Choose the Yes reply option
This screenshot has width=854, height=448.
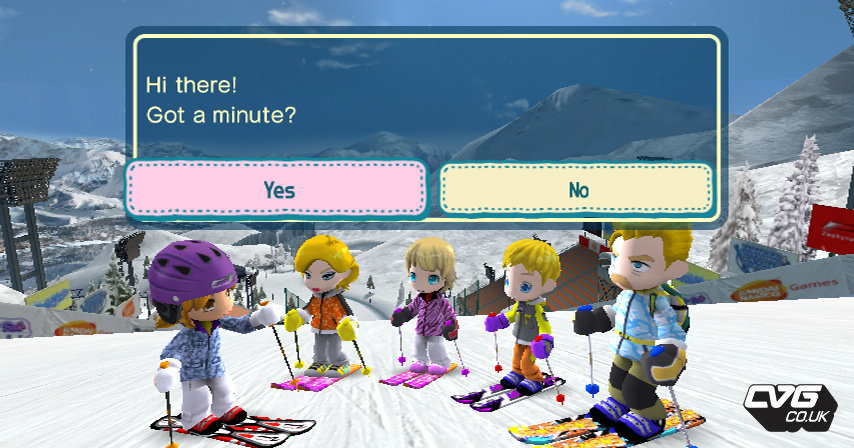pyautogui.click(x=277, y=189)
